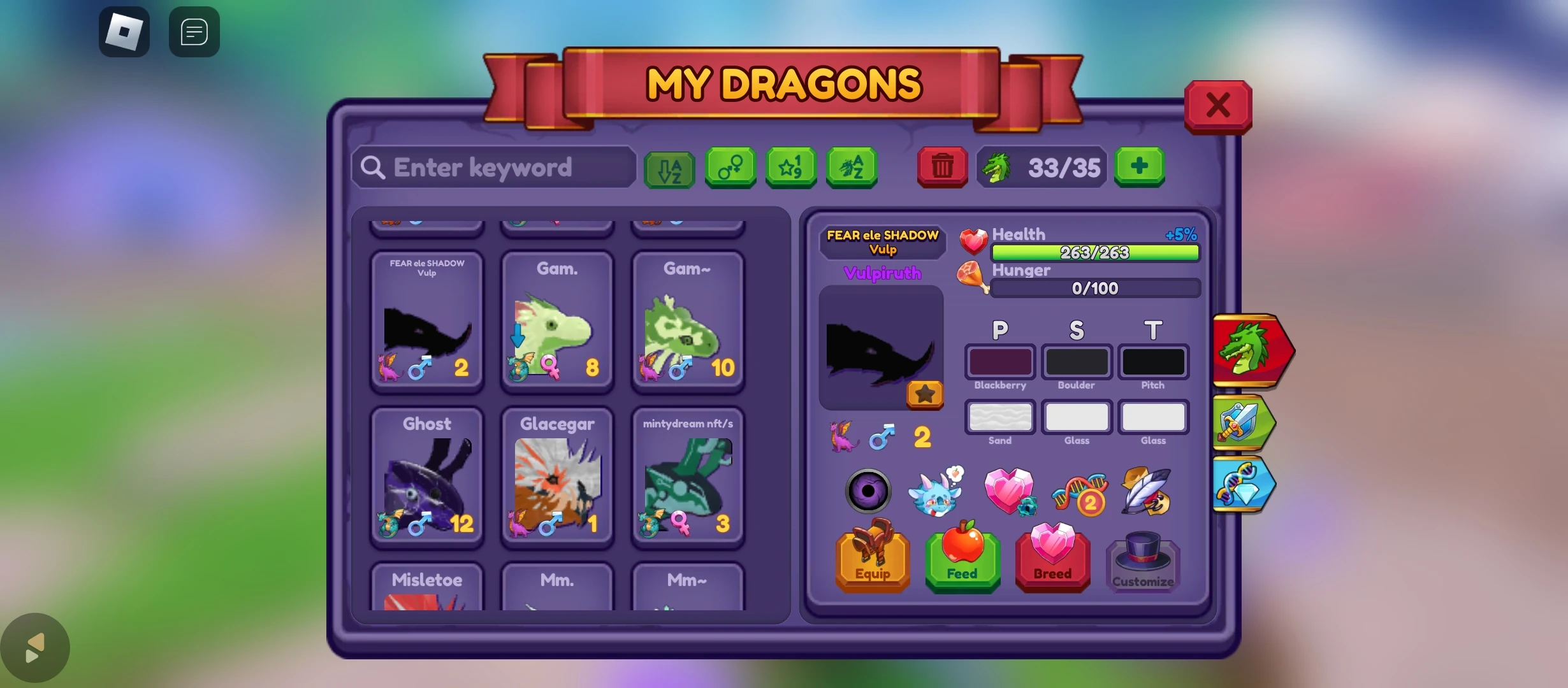Click the green plus to add dragon slots
This screenshot has height=688, width=1568.
pyautogui.click(x=1140, y=167)
